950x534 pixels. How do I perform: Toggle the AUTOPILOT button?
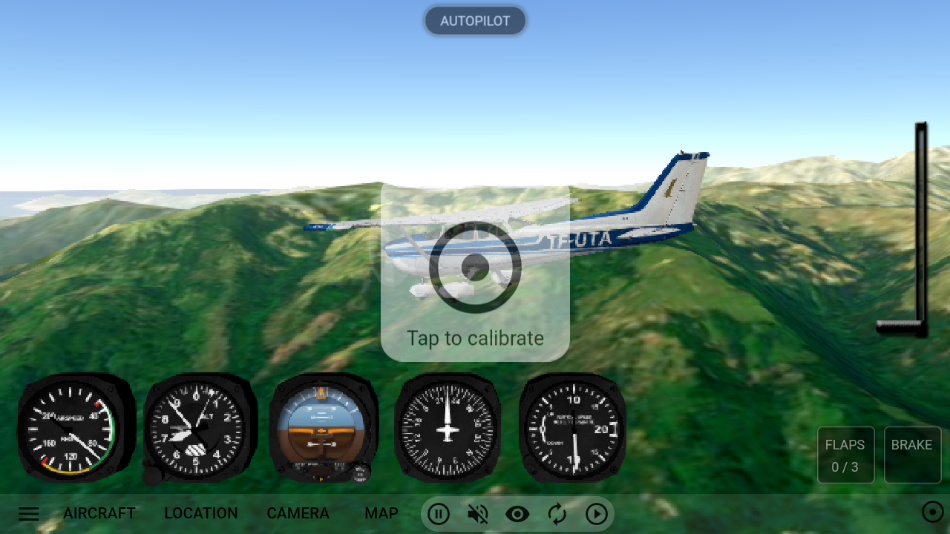coord(475,21)
